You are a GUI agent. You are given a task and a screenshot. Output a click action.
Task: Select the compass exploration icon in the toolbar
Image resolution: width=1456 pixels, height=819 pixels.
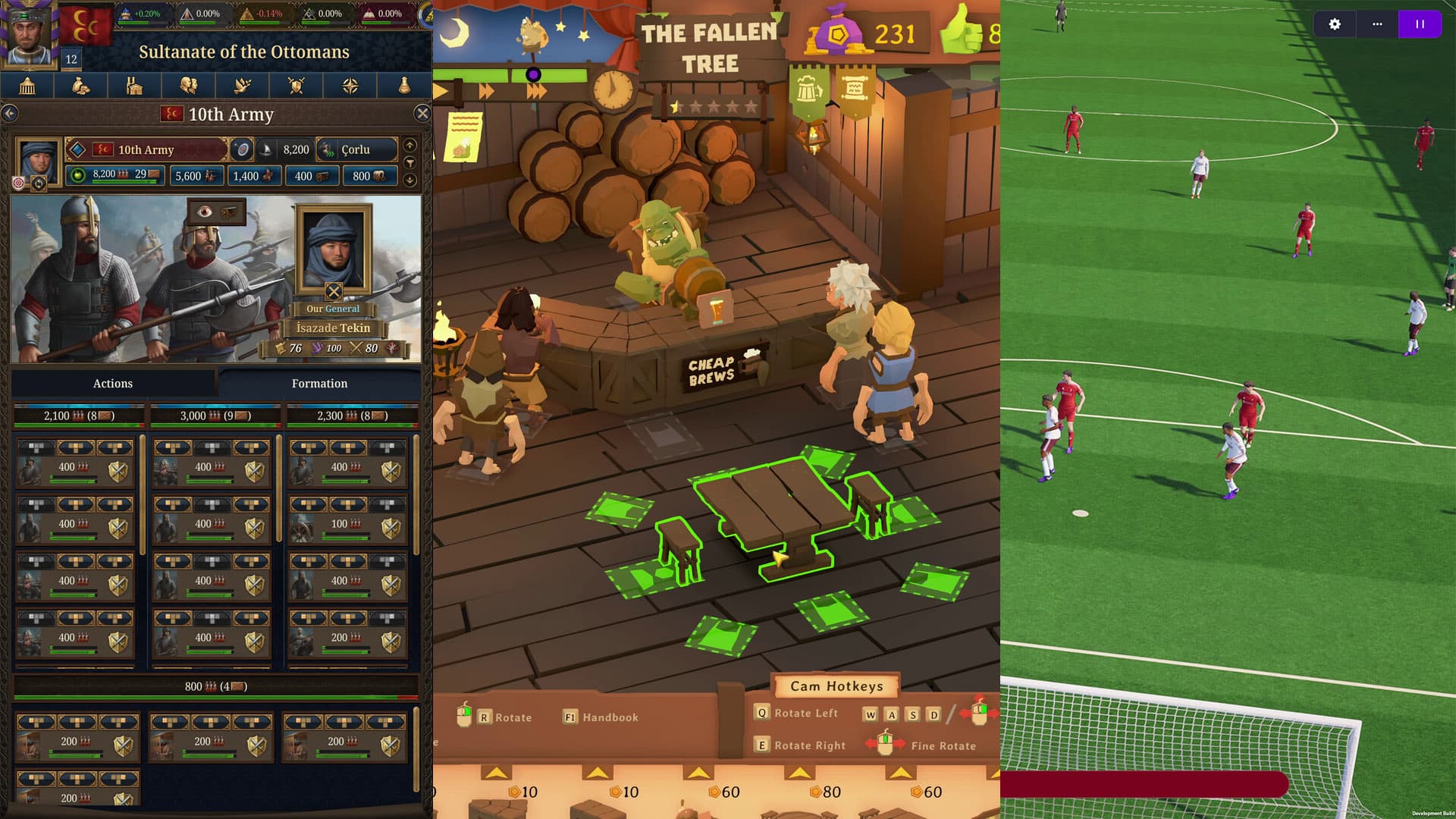(x=350, y=86)
